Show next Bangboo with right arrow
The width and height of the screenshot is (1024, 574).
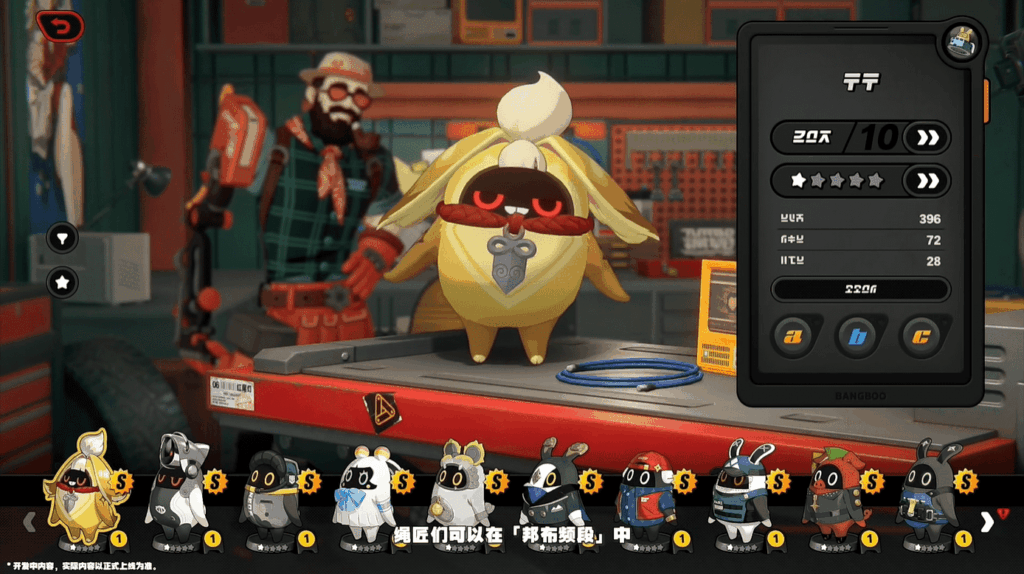987,520
